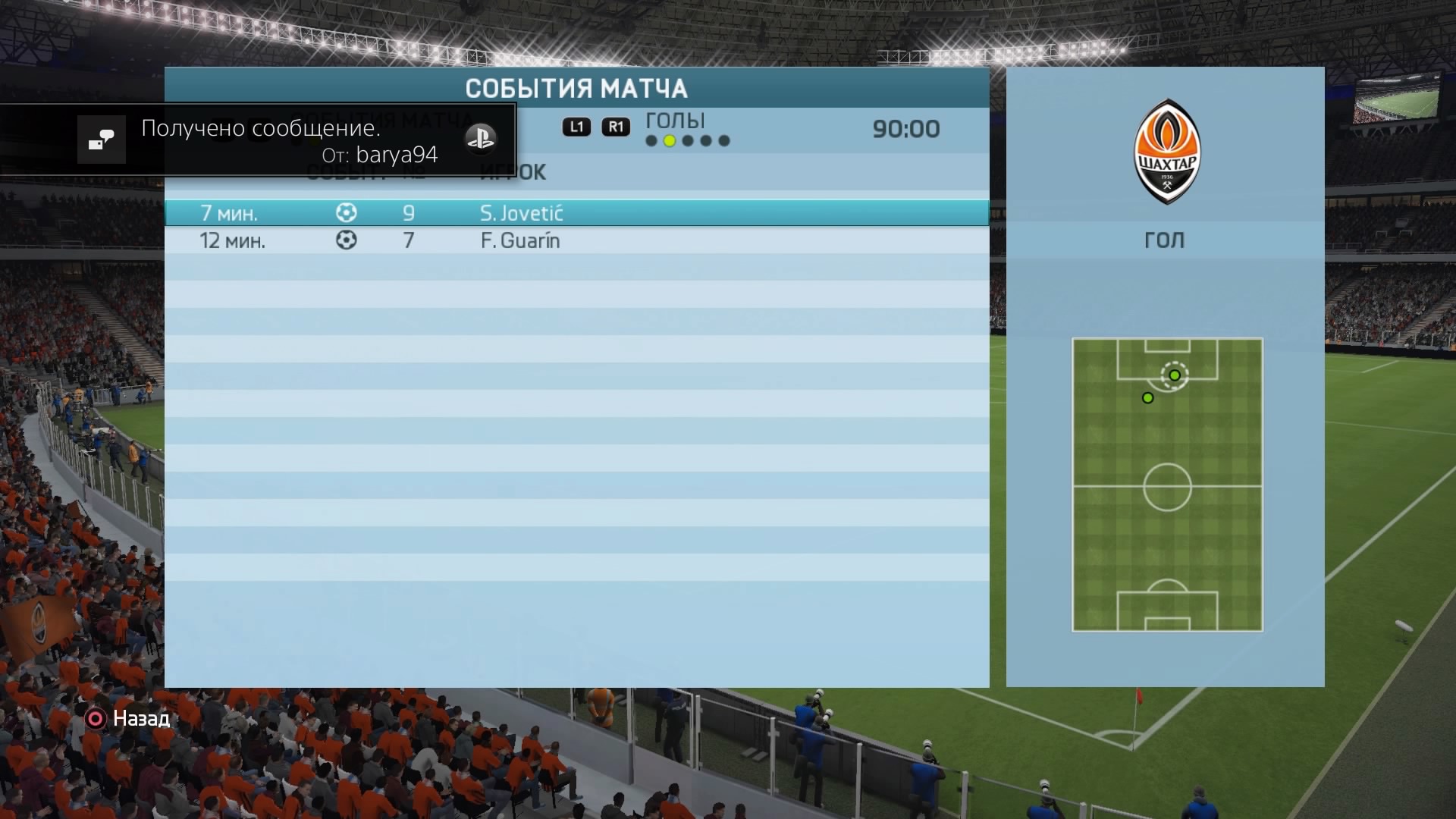Open the message notification from barya94
This screenshot has height=819, width=1456.
[258, 140]
